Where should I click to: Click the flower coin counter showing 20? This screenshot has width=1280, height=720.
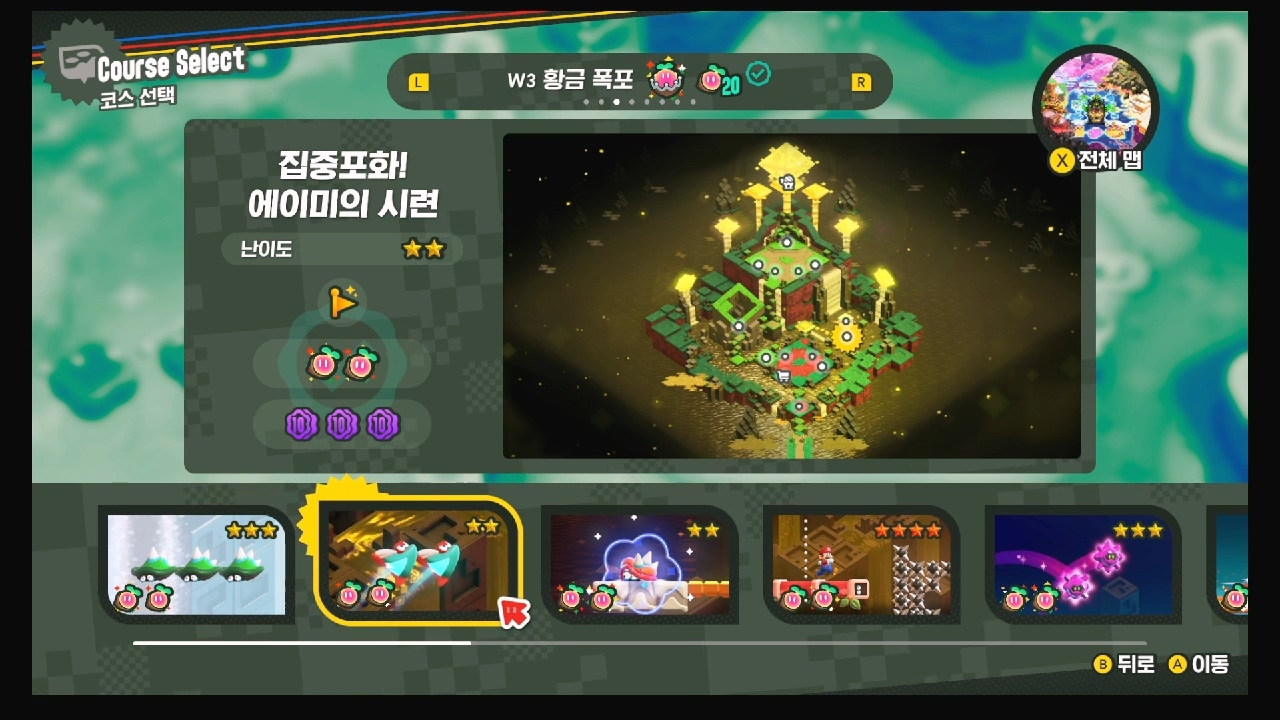tap(722, 80)
